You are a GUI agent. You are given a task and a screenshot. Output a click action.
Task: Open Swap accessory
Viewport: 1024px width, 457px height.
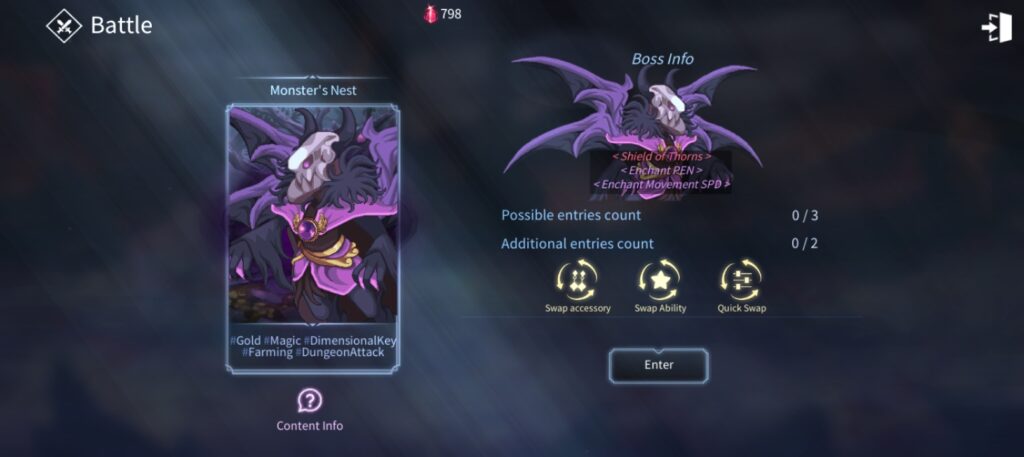click(578, 282)
